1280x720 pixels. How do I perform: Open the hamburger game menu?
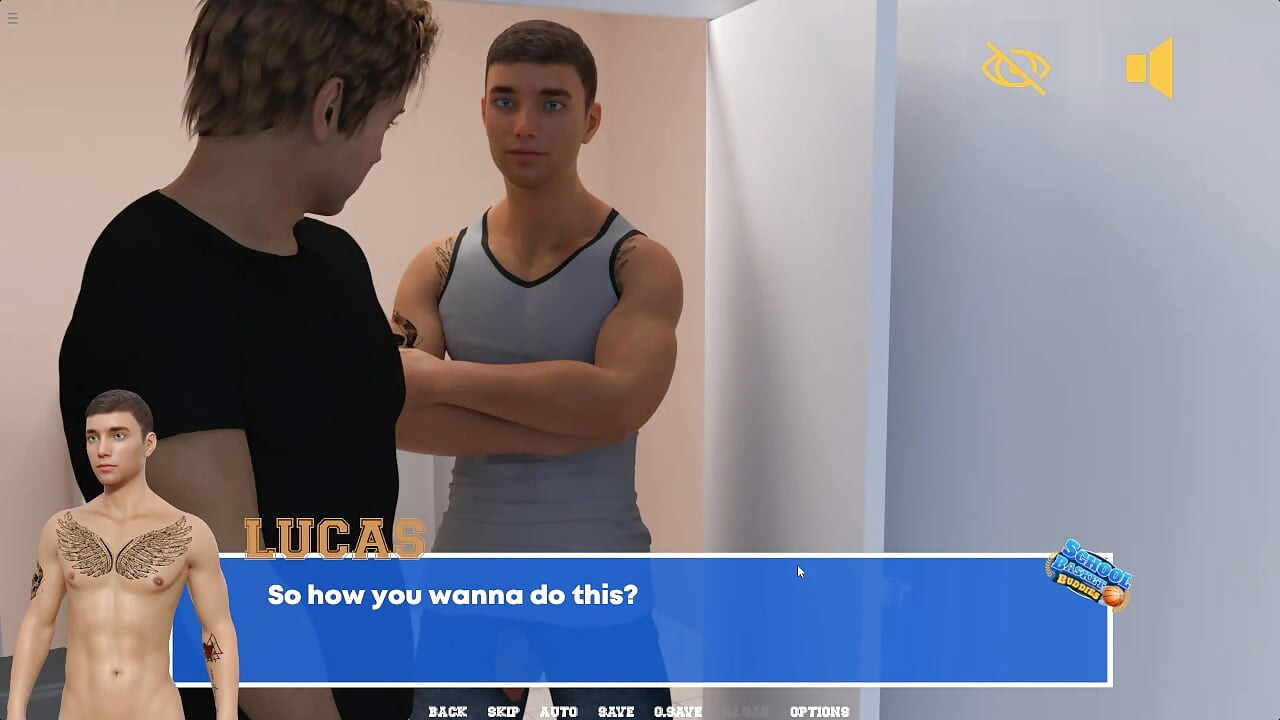pos(13,17)
